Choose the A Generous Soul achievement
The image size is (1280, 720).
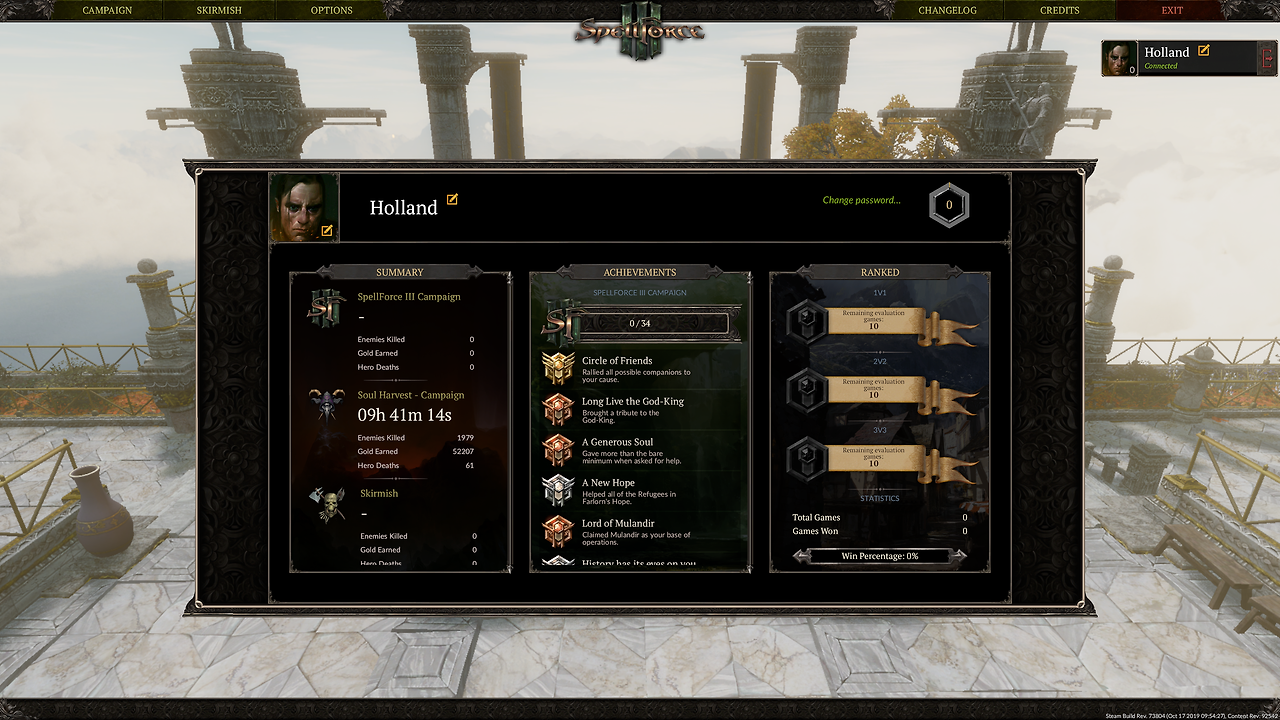617,442
